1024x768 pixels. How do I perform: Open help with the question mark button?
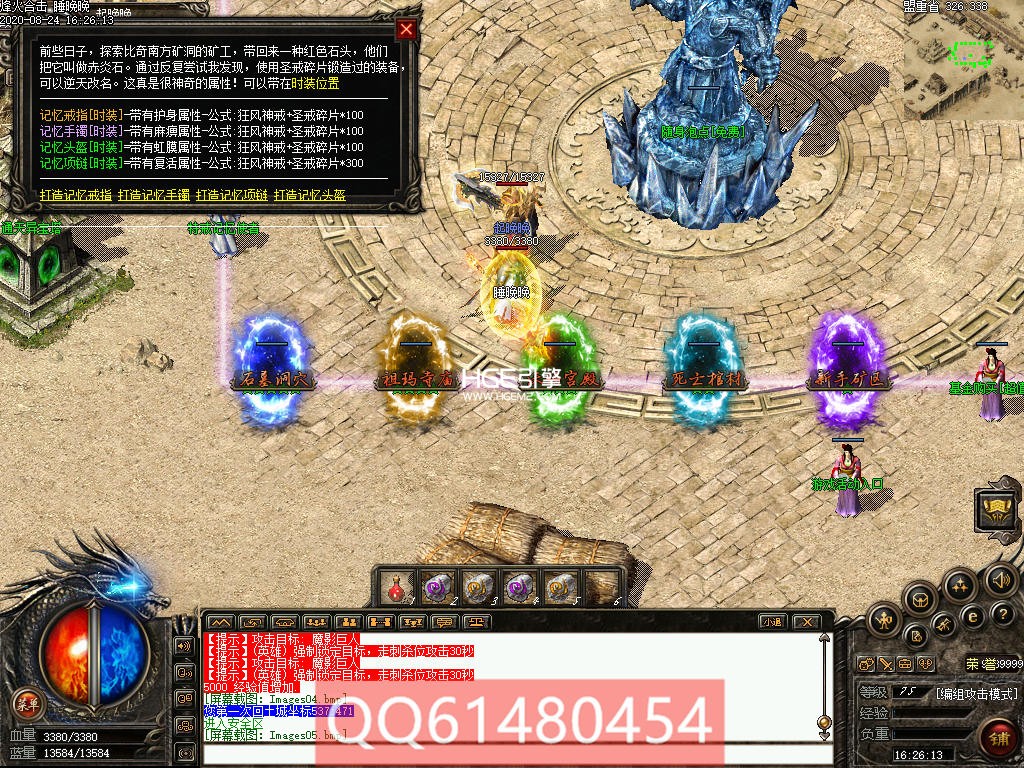click(1001, 613)
